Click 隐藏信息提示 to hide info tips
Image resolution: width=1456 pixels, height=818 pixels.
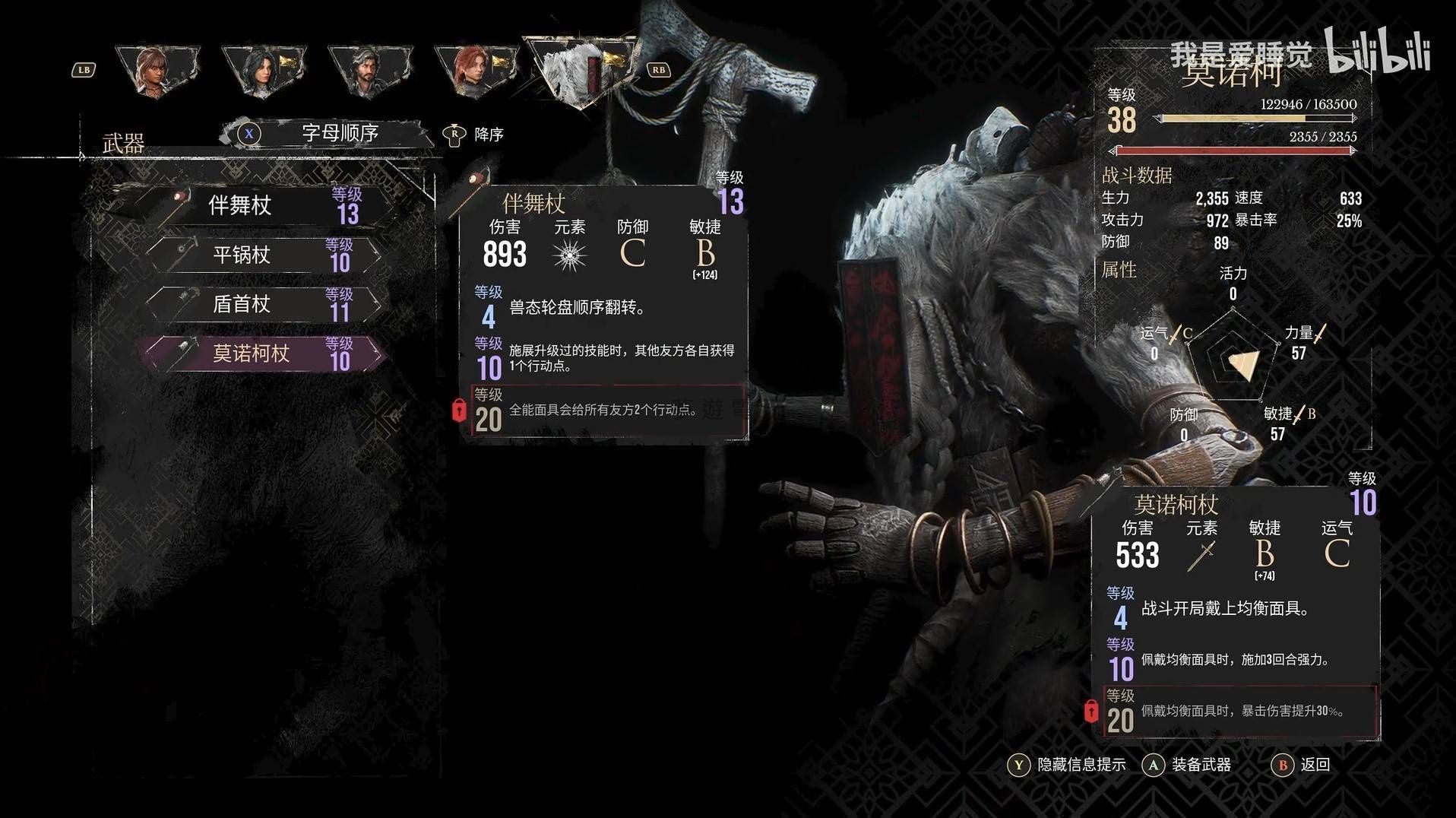pos(1067,765)
